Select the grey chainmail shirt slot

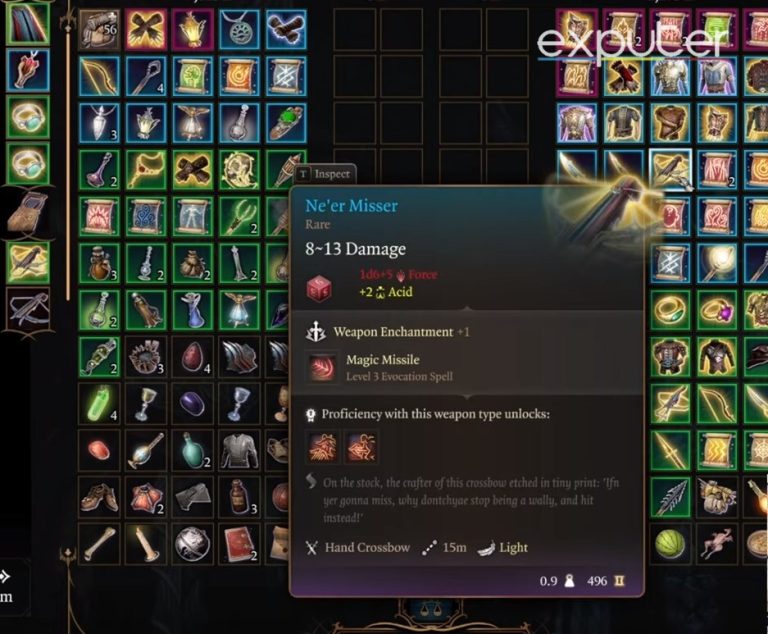coord(239,450)
